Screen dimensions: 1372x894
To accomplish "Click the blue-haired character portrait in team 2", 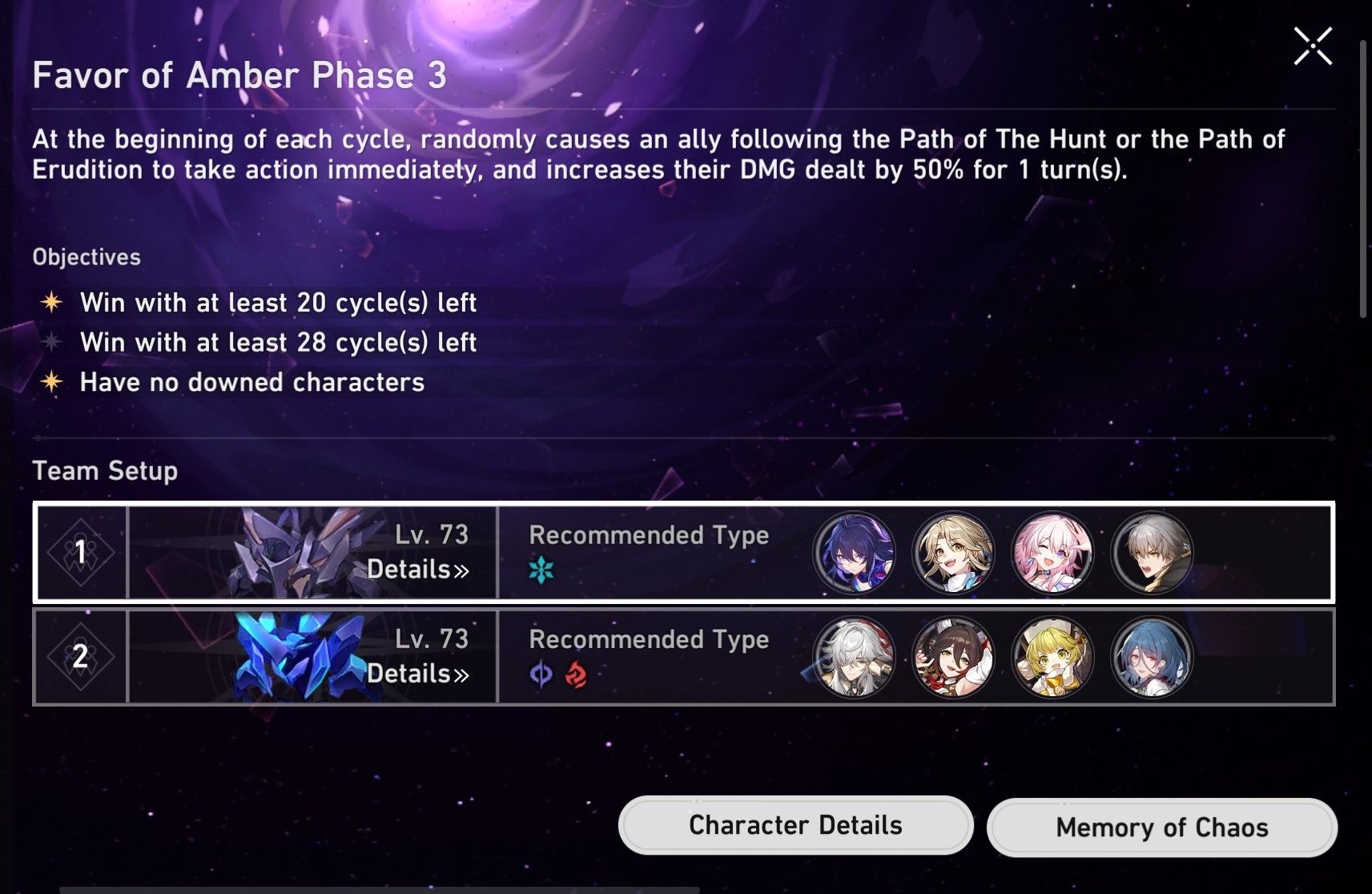I will (x=1153, y=658).
